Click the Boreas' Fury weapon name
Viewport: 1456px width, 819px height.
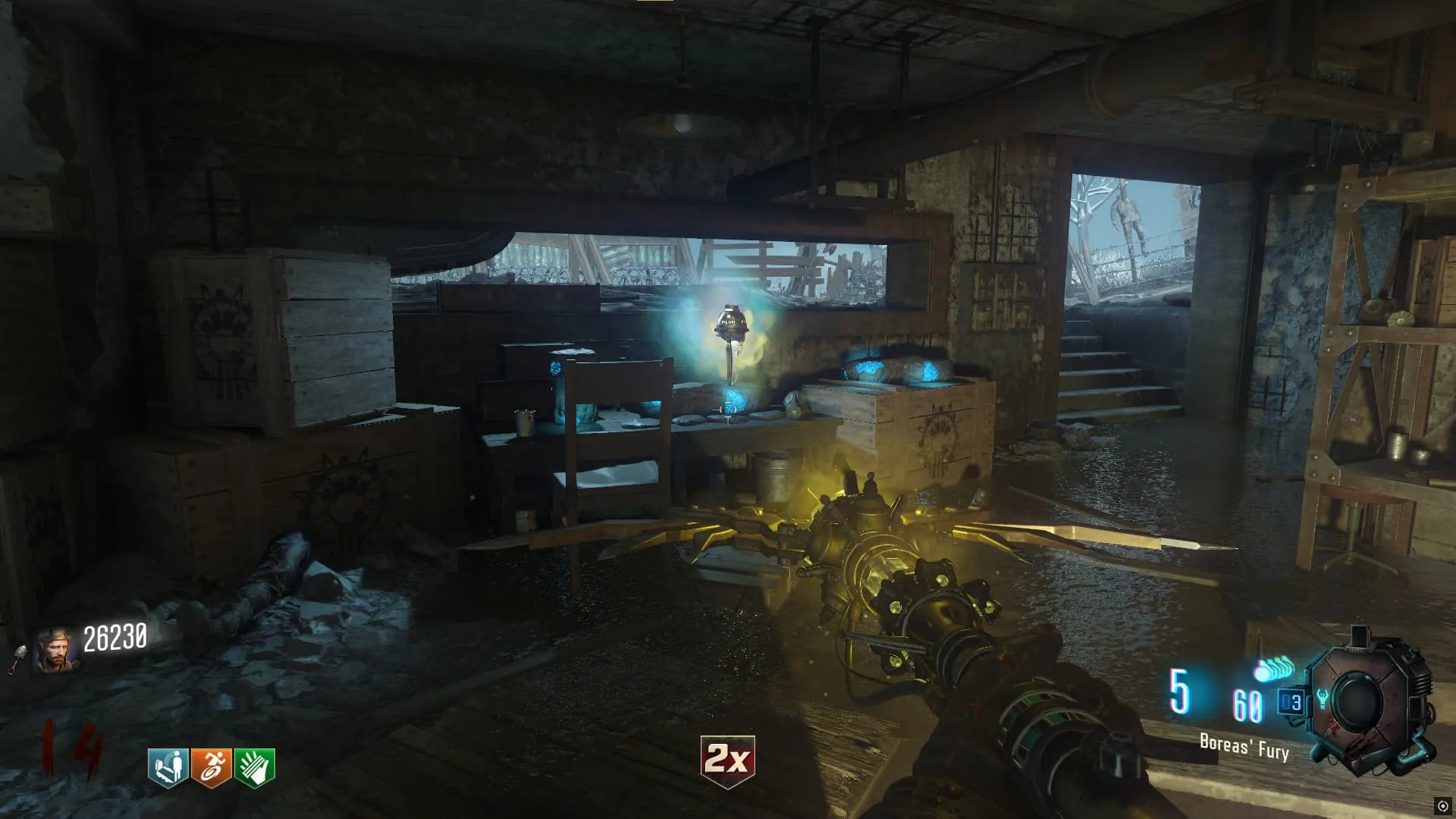click(1244, 747)
